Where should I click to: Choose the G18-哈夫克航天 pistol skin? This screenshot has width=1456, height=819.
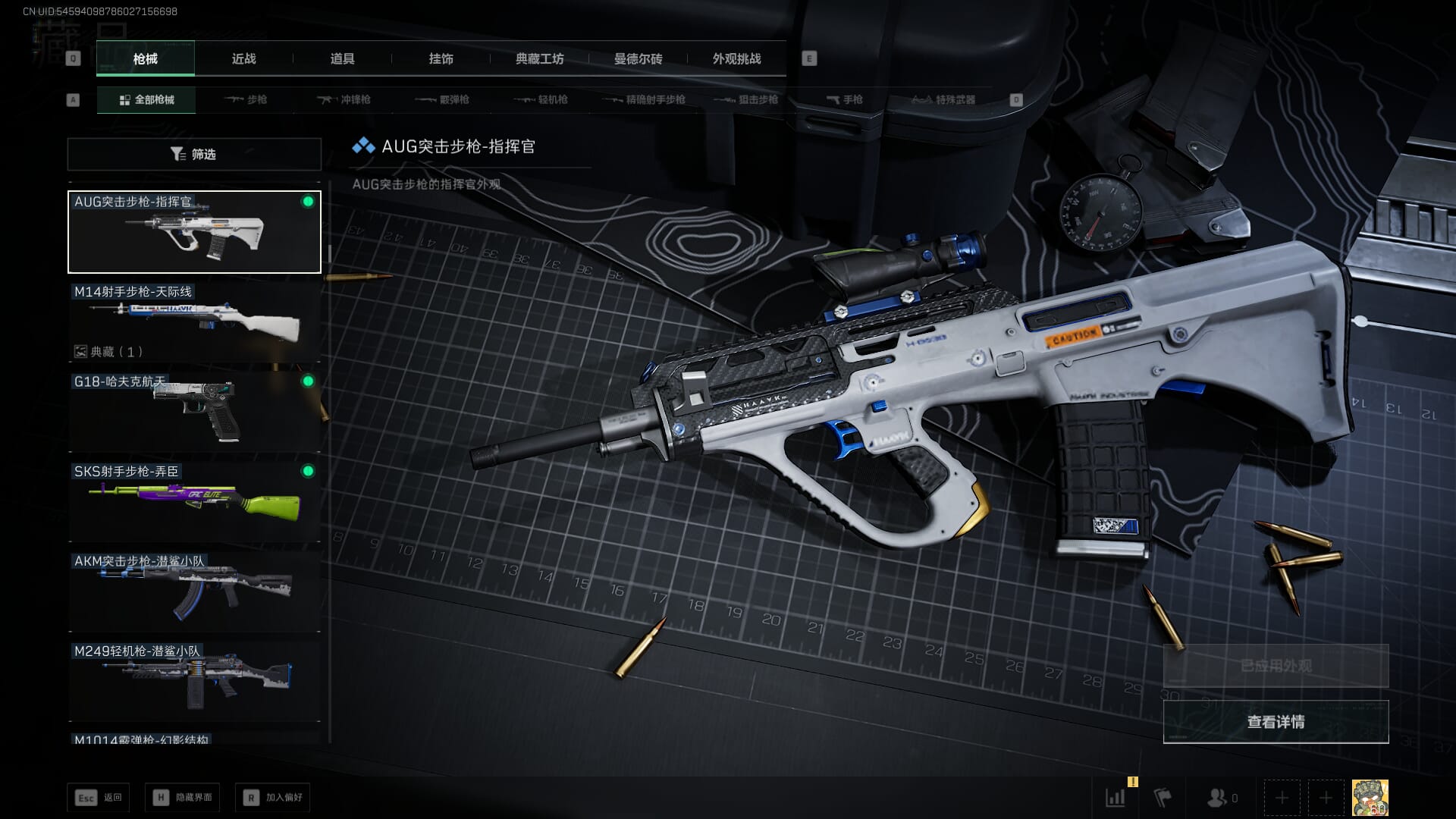[x=194, y=411]
